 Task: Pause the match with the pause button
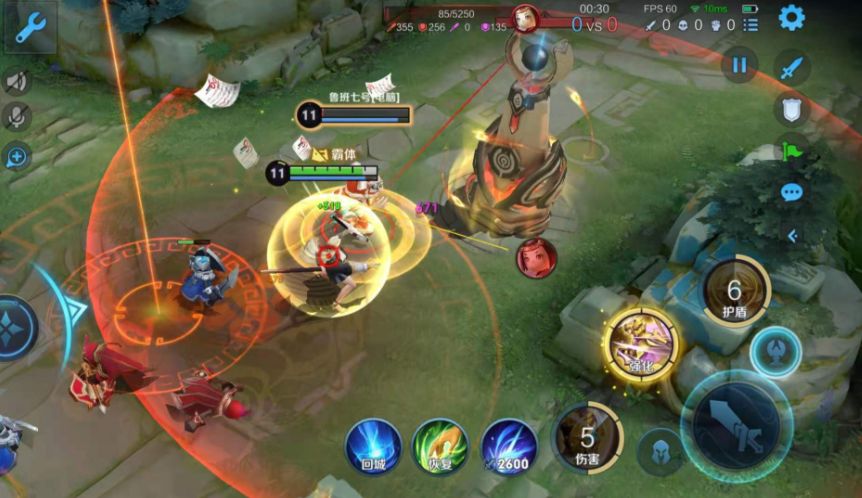739,65
